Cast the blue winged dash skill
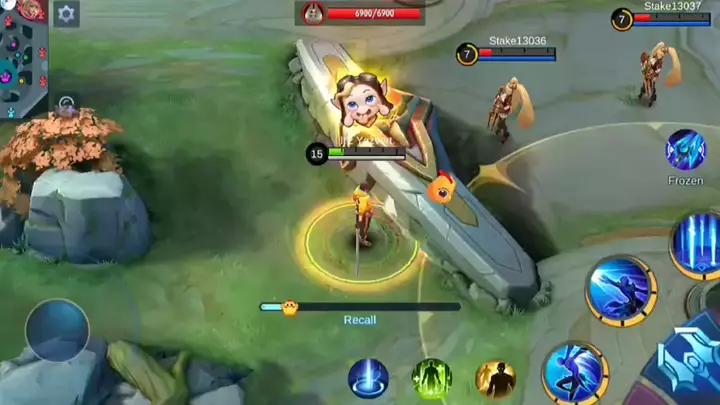Image resolution: width=720 pixels, height=405 pixels. click(x=575, y=373)
